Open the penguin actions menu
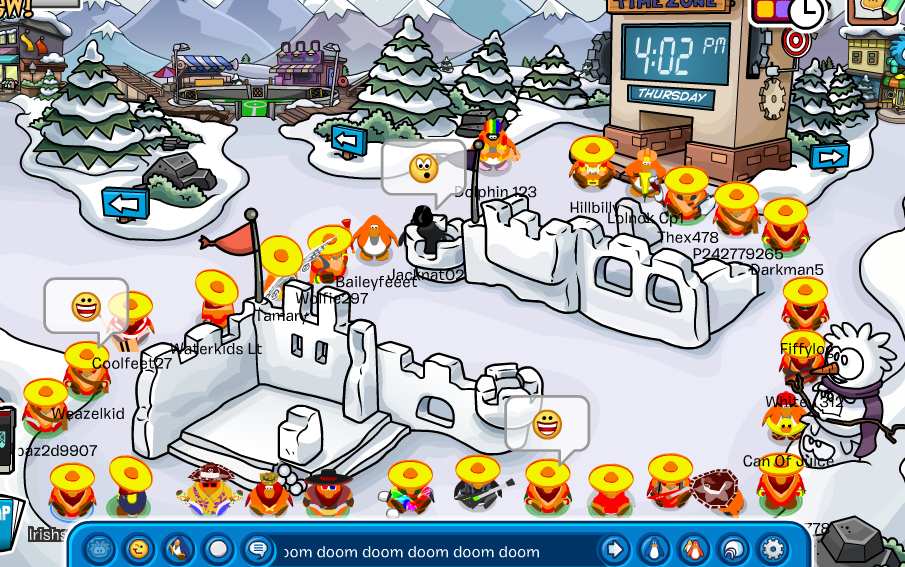The height and width of the screenshot is (567, 905). (179, 549)
